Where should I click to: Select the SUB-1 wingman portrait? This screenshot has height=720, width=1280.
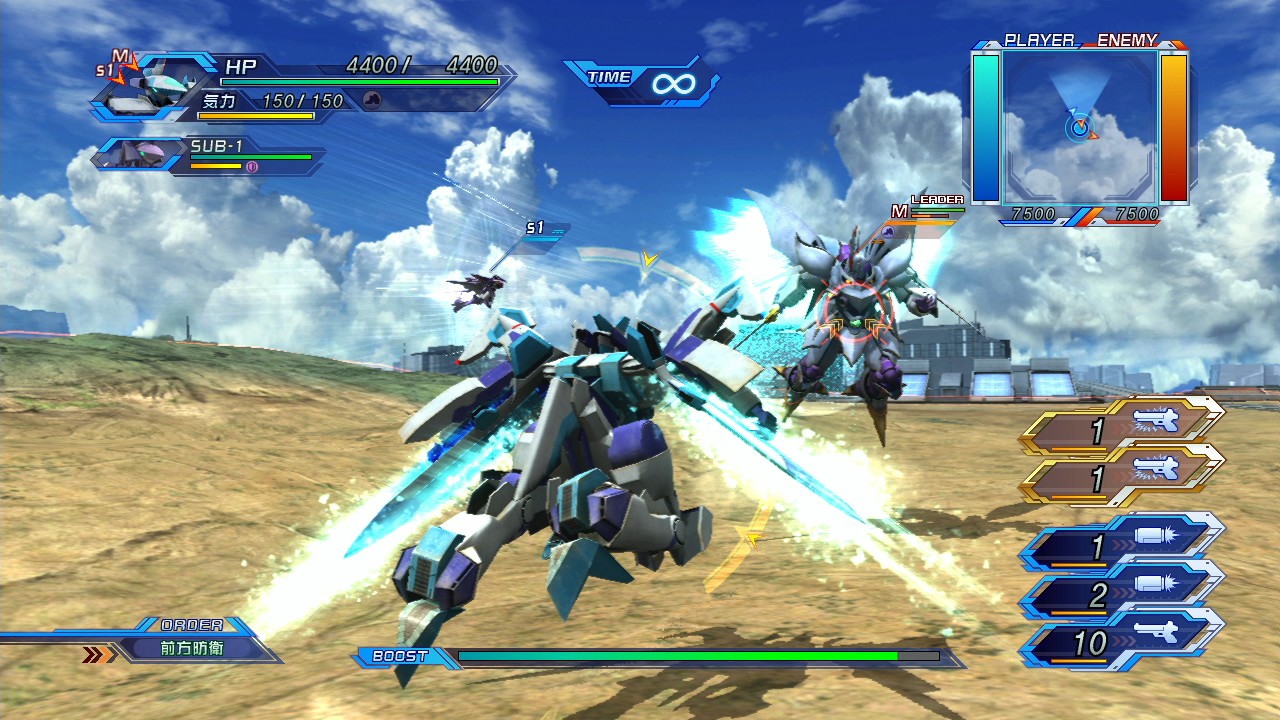click(x=137, y=153)
